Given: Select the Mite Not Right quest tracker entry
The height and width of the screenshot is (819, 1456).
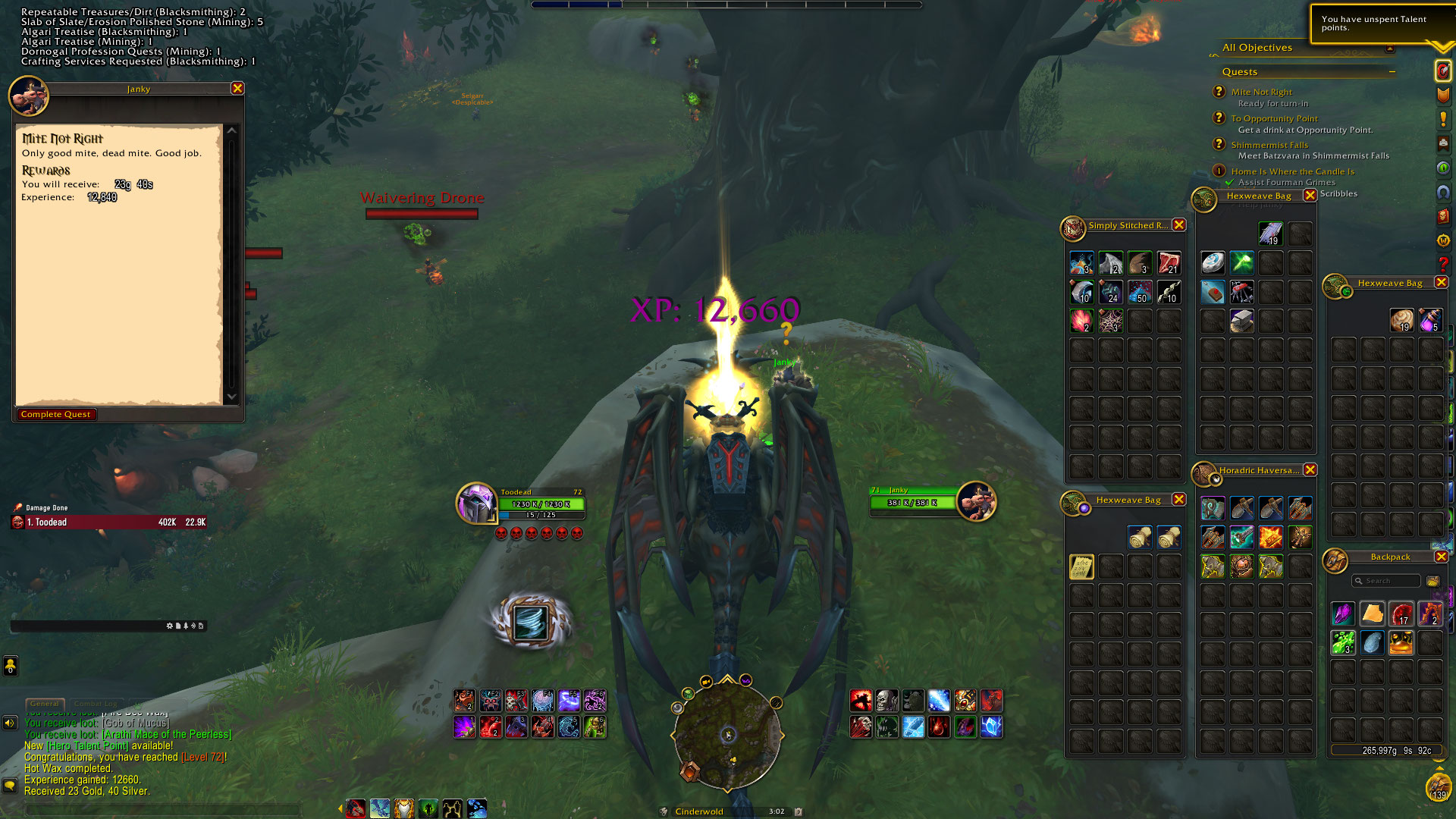Looking at the screenshot, I should coord(1261,92).
